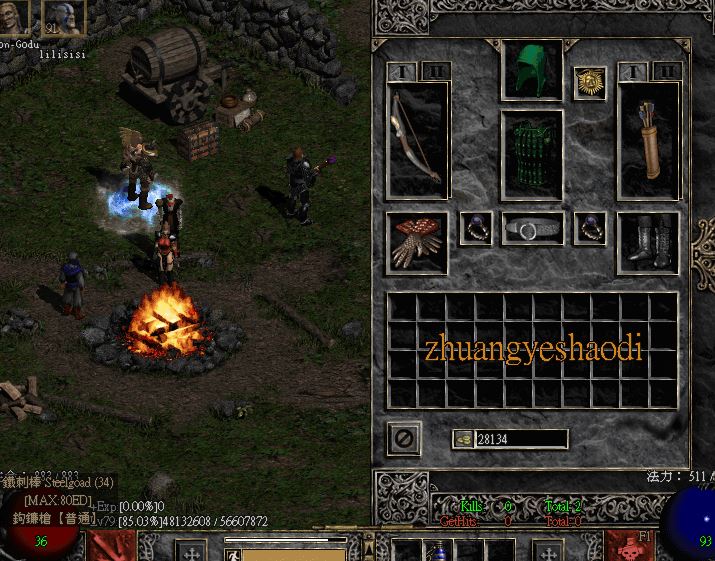Image resolution: width=715 pixels, height=561 pixels.
Task: Click the equipped gloves slot
Action: 417,242
